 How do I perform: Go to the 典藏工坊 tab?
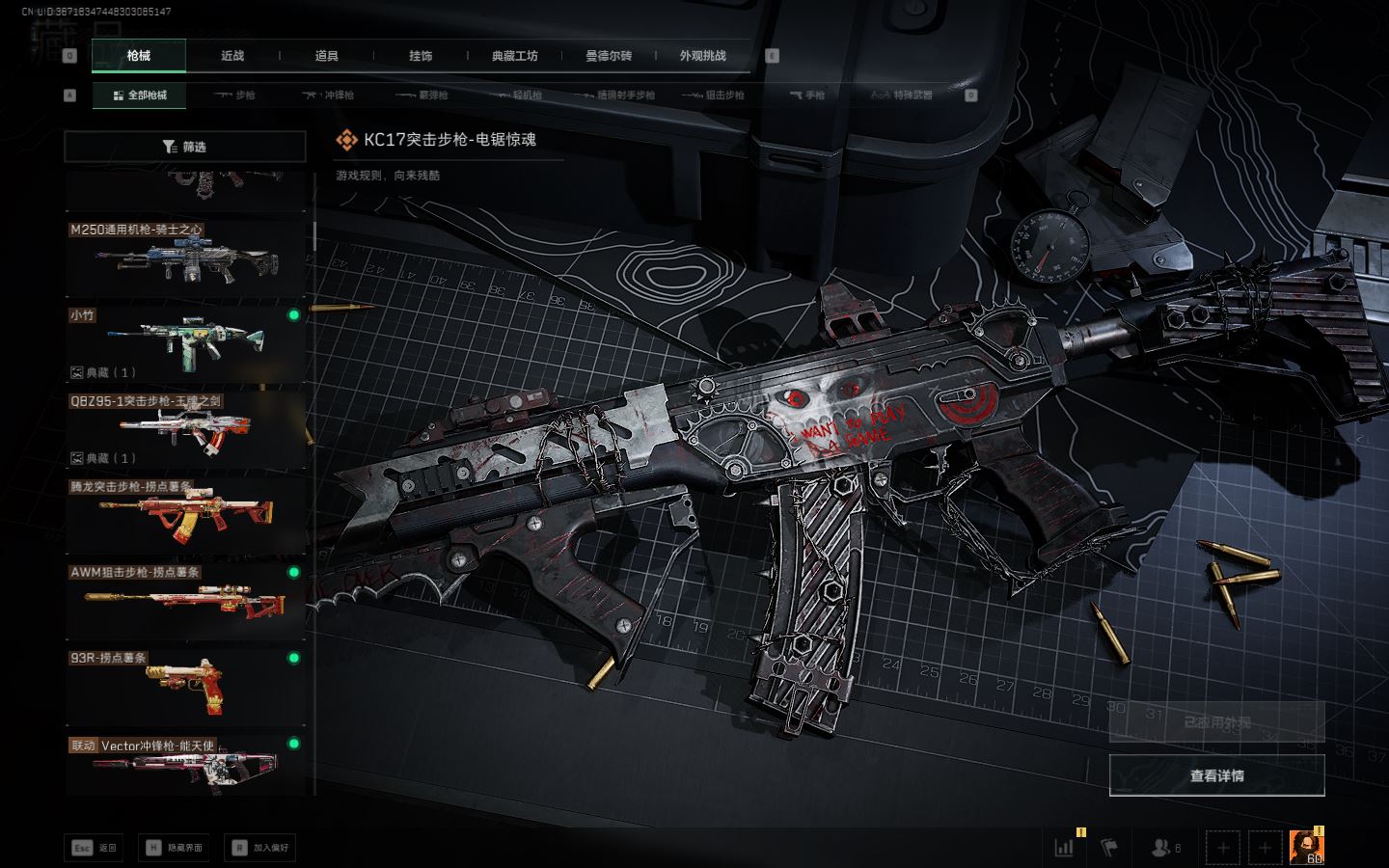coord(514,56)
